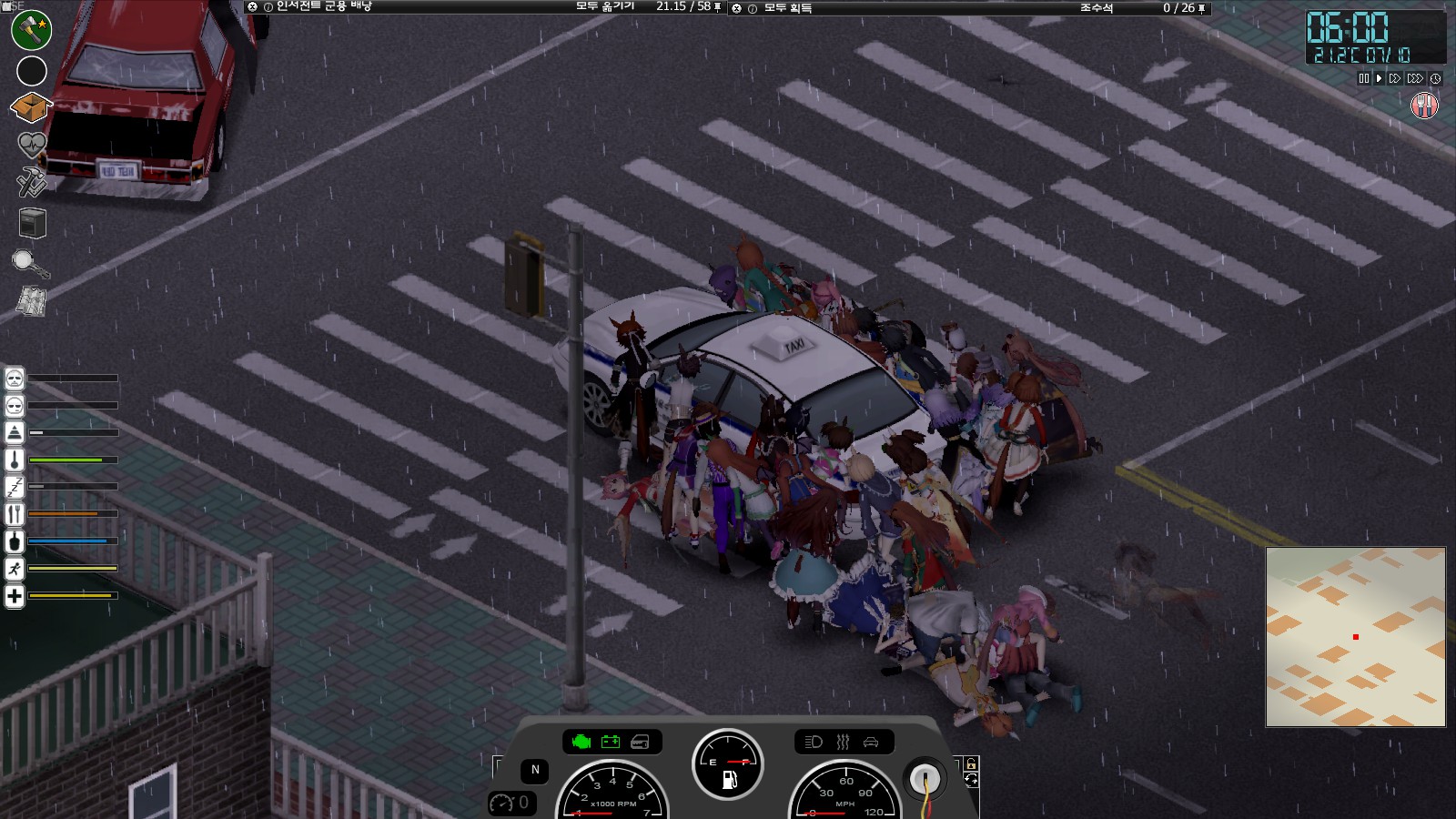Set game speed to triple fast forward
The image size is (1456, 819).
click(x=1414, y=79)
